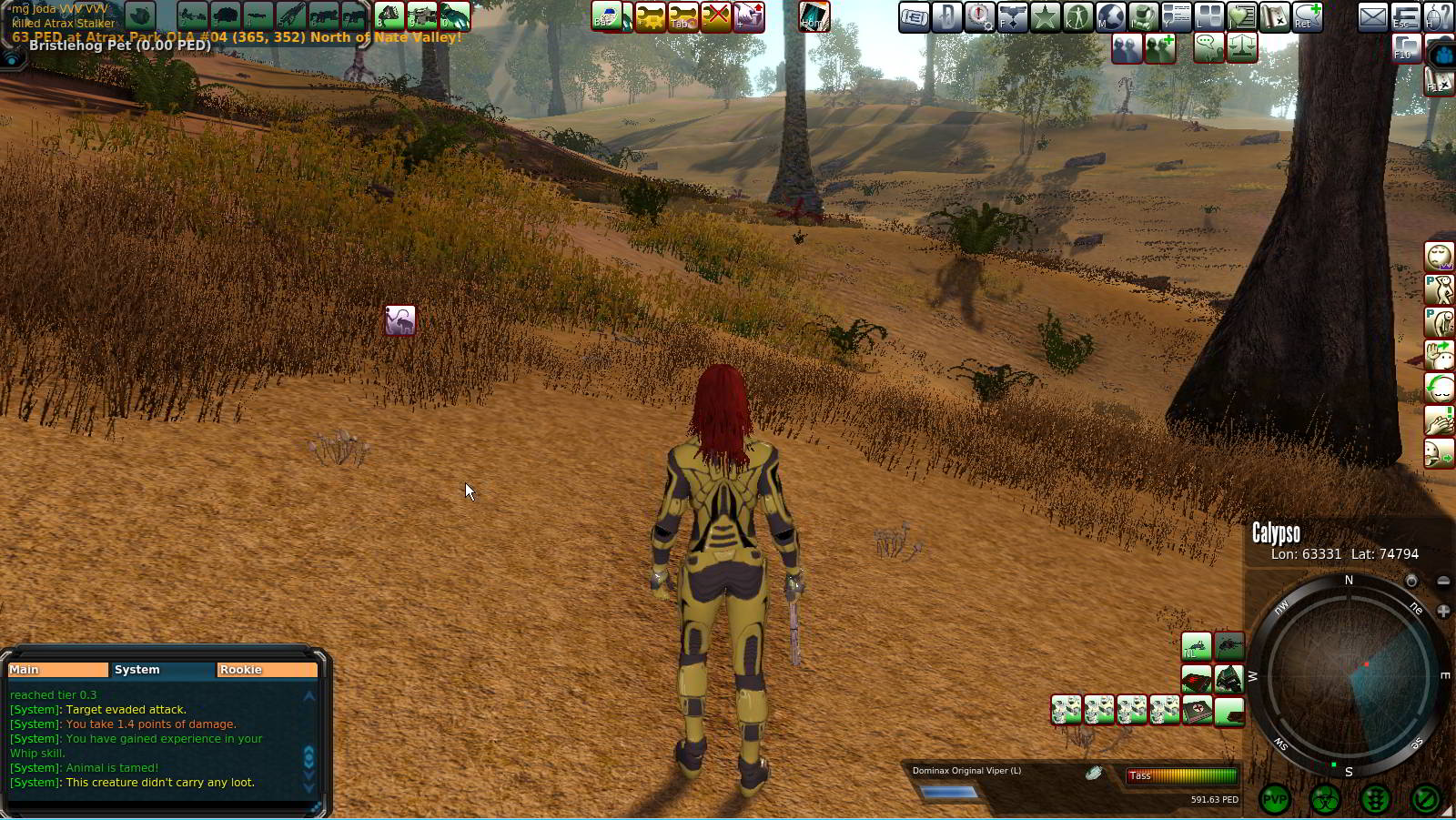Zoom in the radar with plus button
The height and width of the screenshot is (820, 1456).
point(1443,611)
